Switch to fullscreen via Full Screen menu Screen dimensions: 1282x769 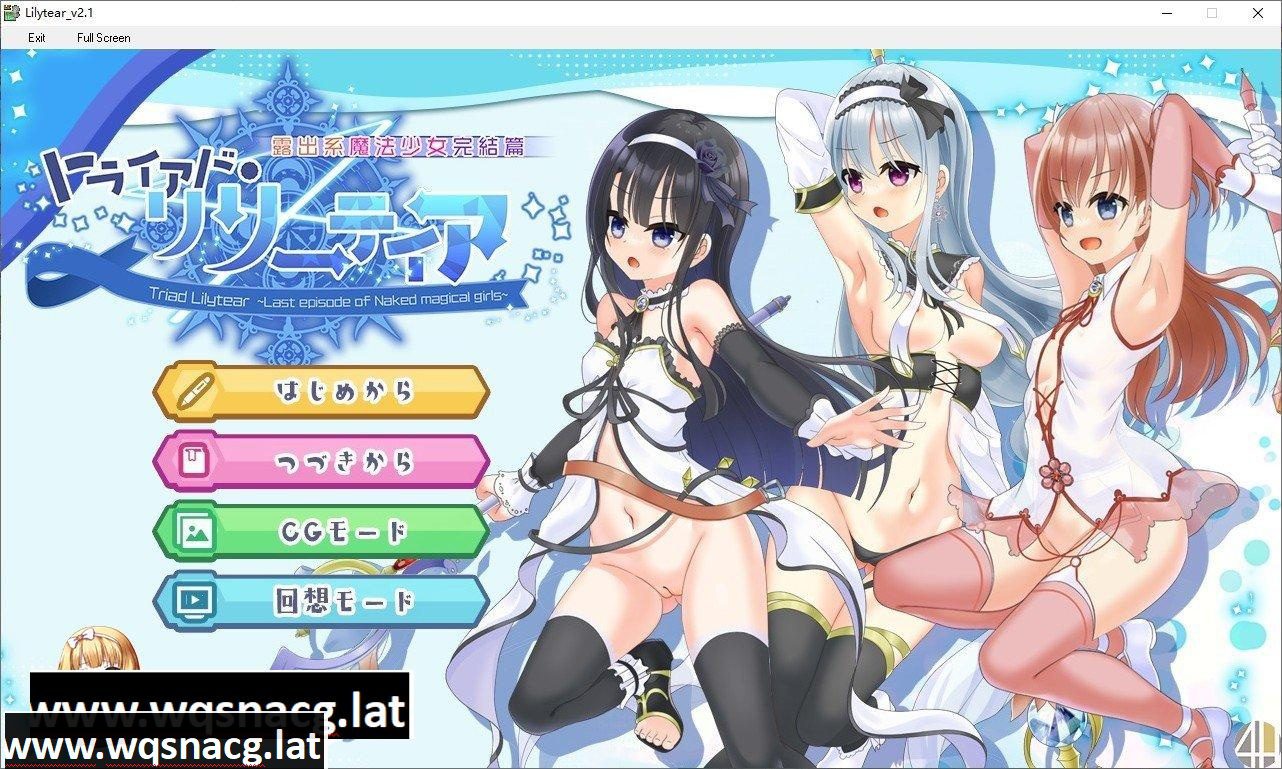click(103, 38)
